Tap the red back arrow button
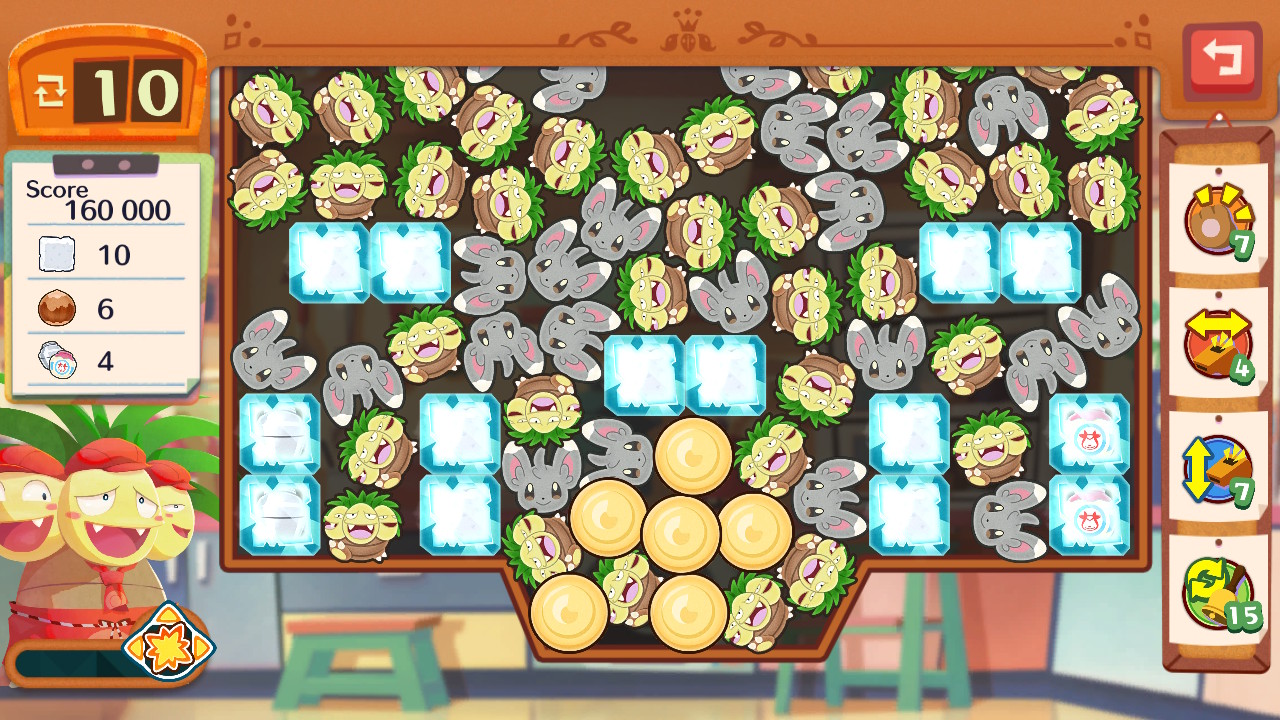This screenshot has height=720, width=1280. tap(1220, 59)
